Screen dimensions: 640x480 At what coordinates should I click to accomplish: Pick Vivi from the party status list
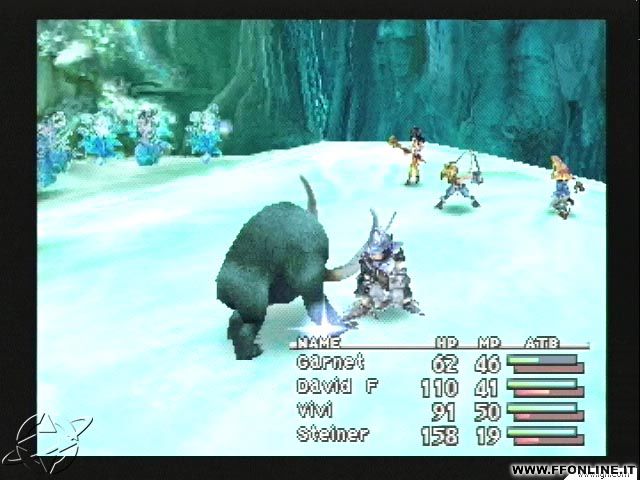[x=318, y=410]
